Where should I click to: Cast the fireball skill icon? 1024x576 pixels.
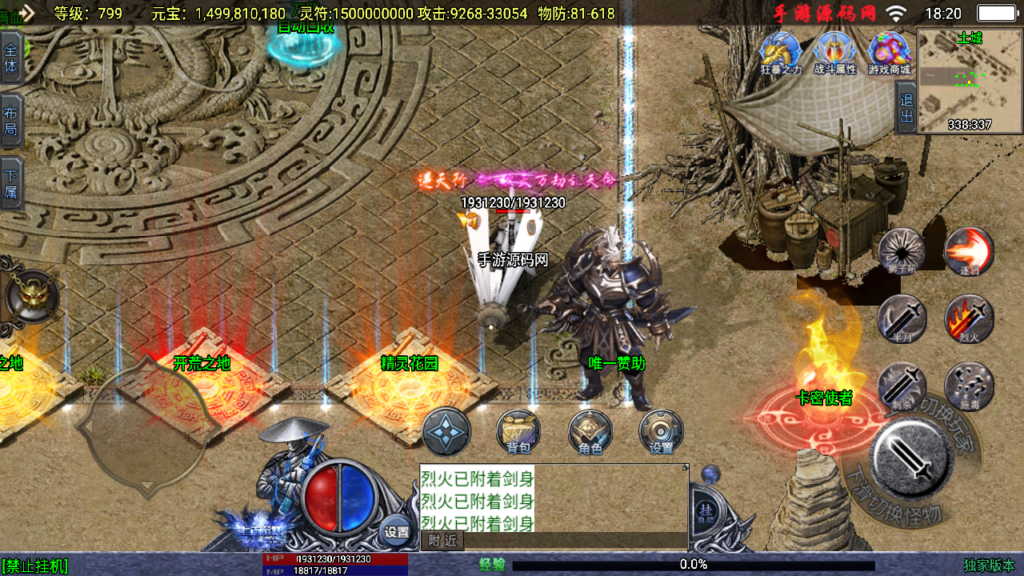(968, 251)
